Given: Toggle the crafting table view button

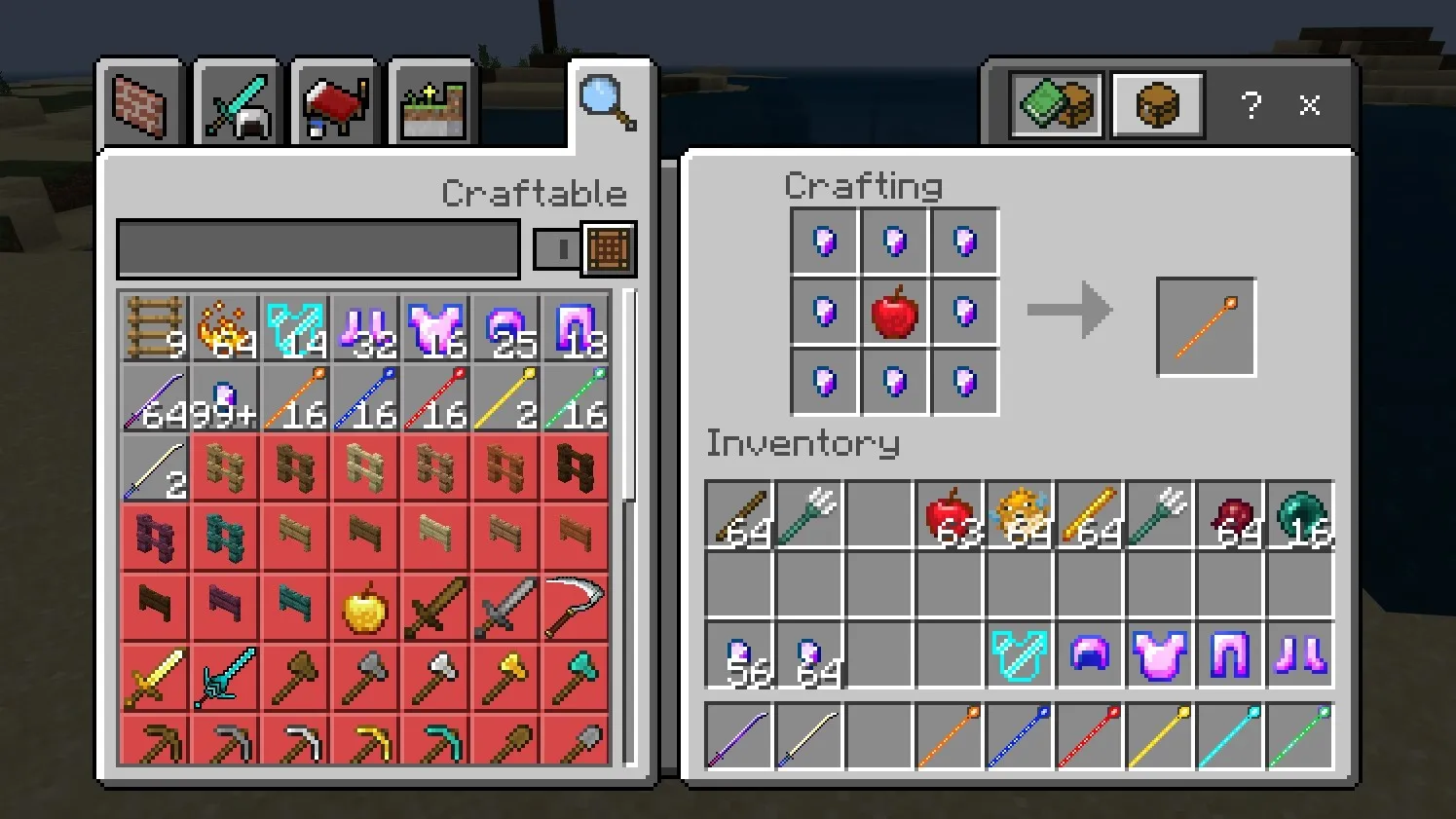Looking at the screenshot, I should click(x=1157, y=104).
